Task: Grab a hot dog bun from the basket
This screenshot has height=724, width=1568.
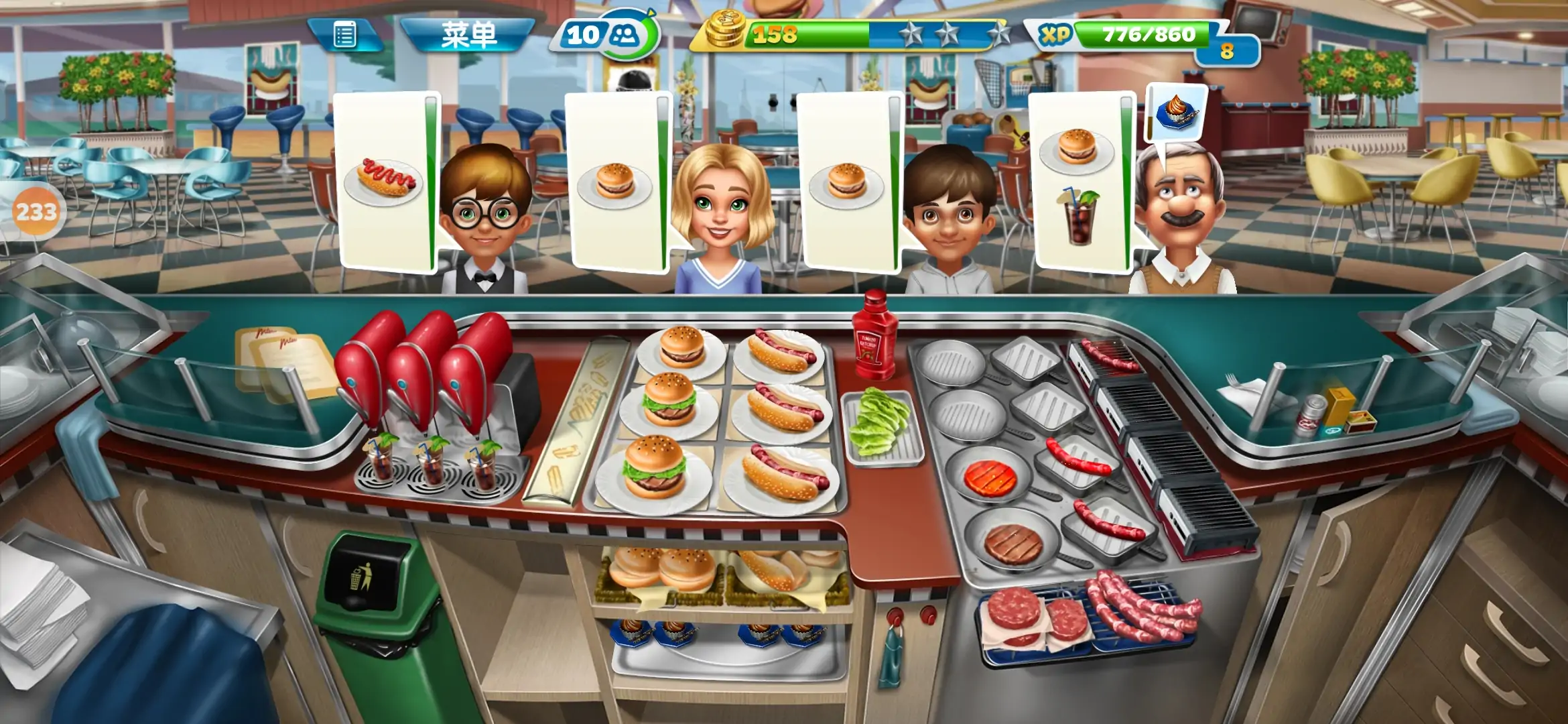Action: point(784,570)
